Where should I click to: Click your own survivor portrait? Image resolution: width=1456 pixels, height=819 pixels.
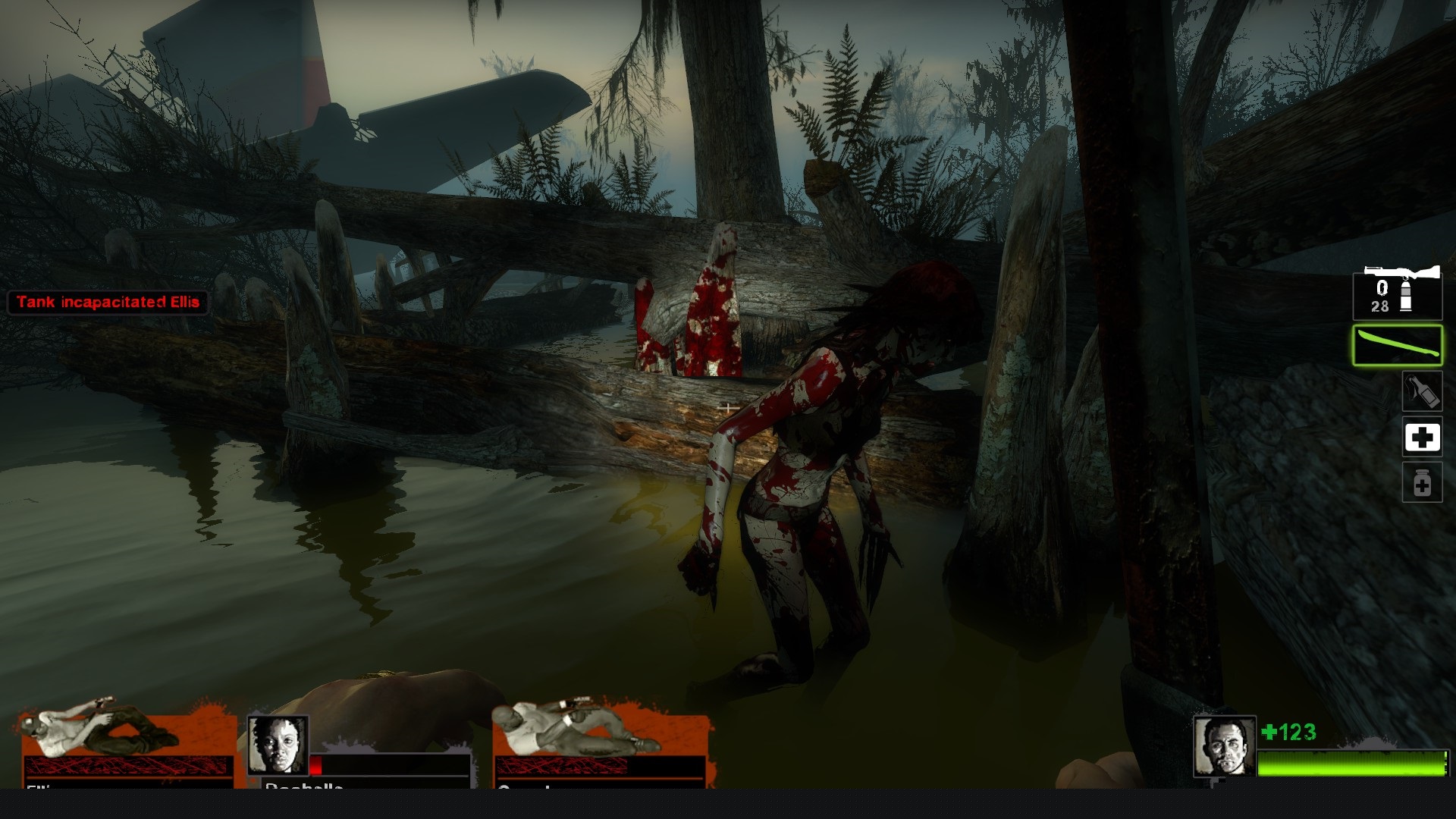(1223, 746)
